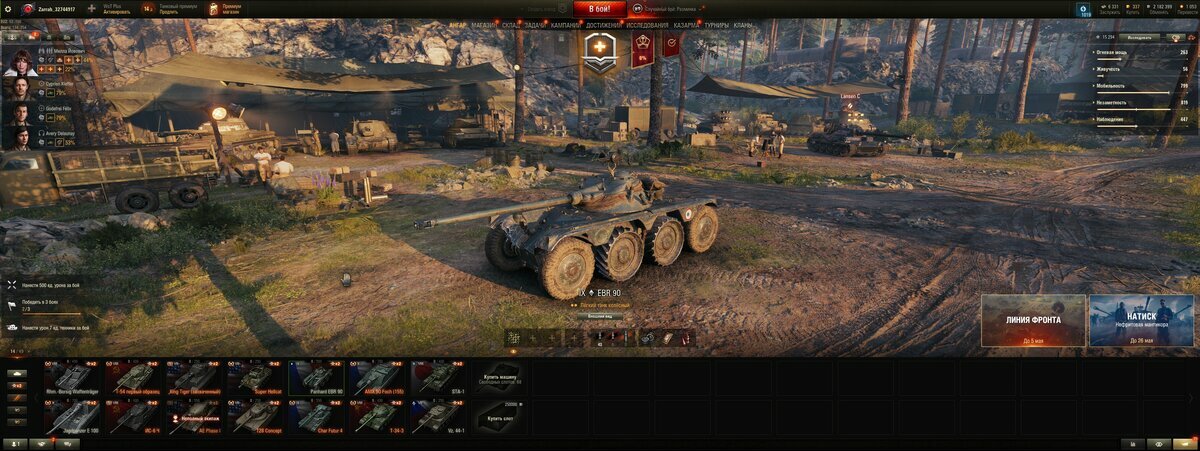Open the ИССЛЕДОВАНИЯ research tab
The image size is (1200, 451).
pos(647,25)
